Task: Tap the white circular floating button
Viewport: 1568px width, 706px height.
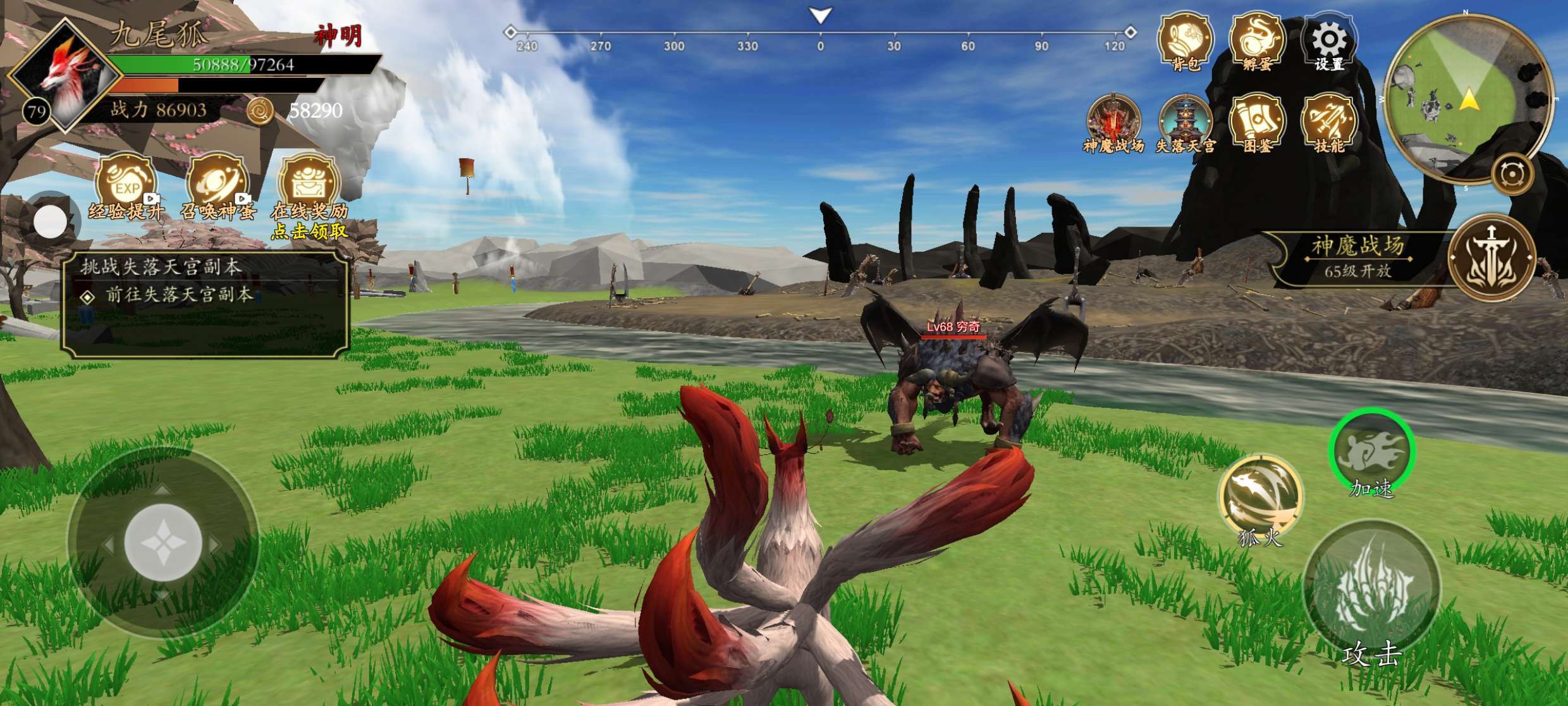Action: click(x=50, y=221)
